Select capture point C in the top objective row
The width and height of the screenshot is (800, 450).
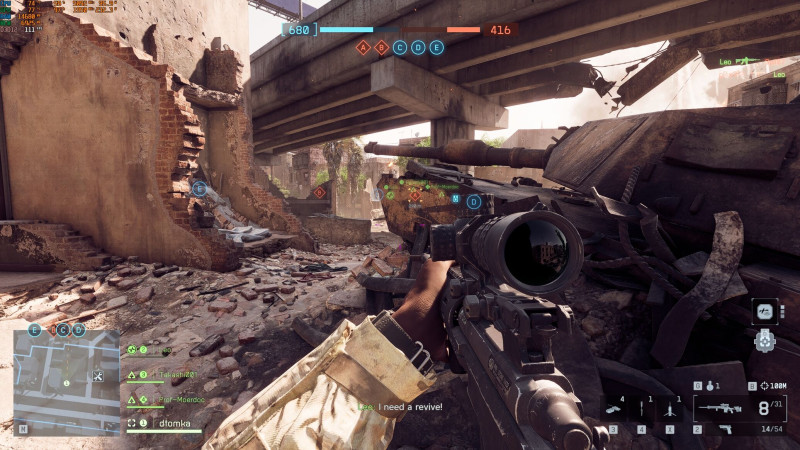pyautogui.click(x=400, y=47)
